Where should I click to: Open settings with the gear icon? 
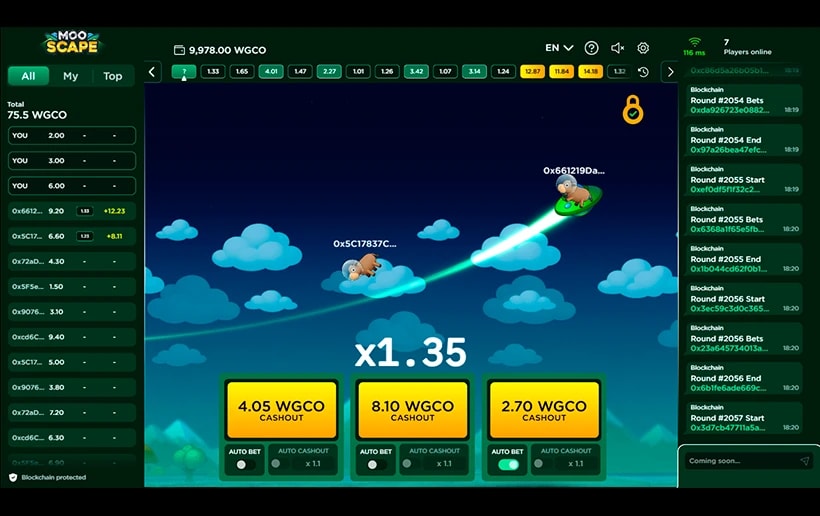point(643,48)
